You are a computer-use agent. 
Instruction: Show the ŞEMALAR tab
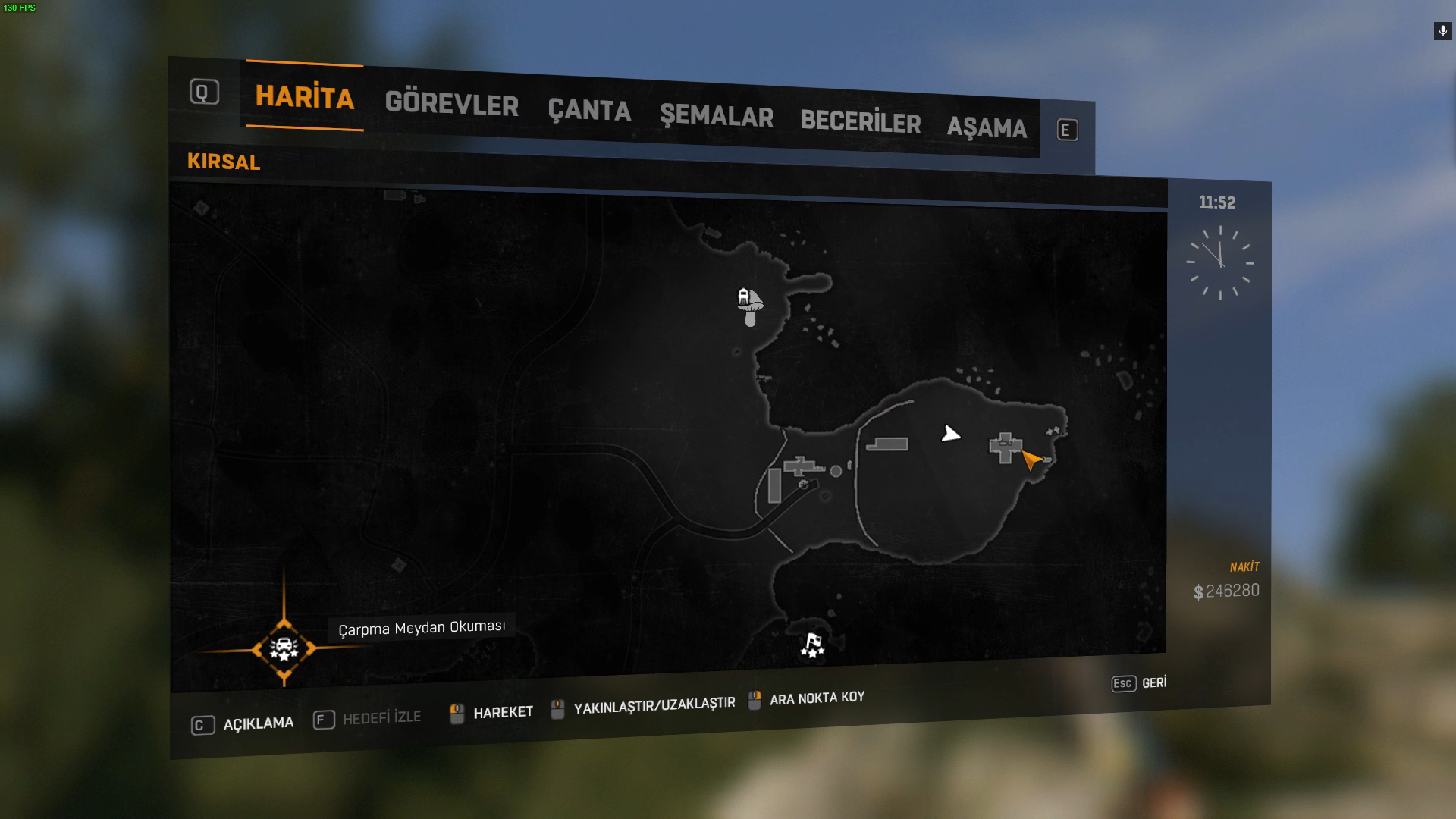pos(716,117)
